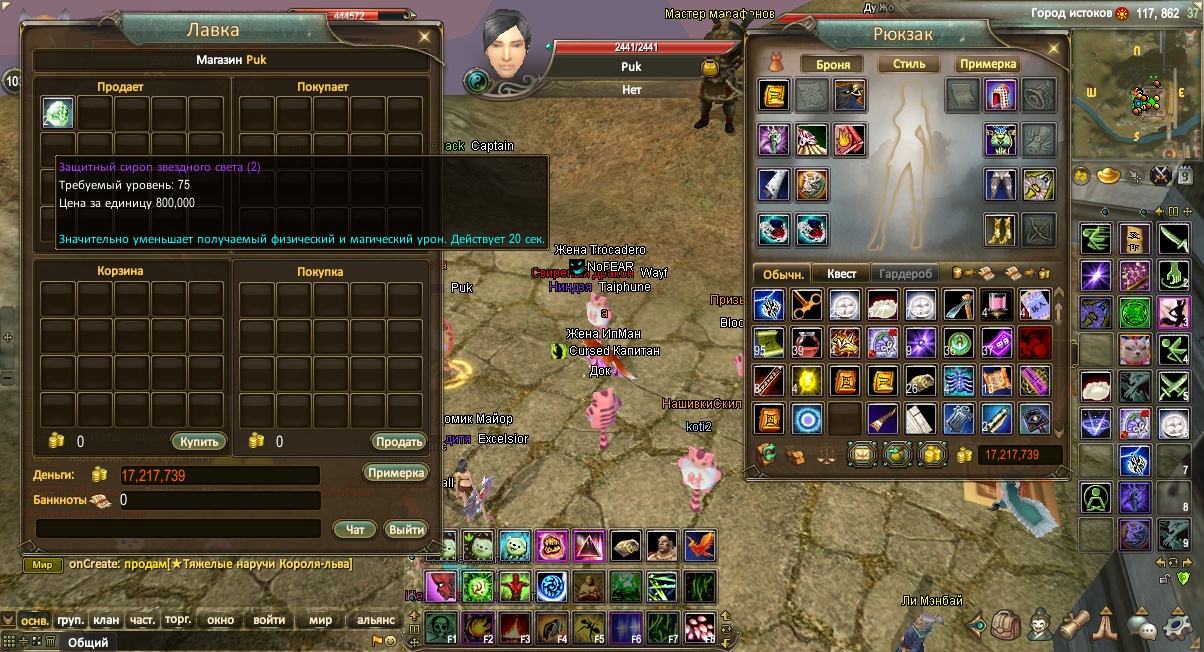
Task: Close the Лавка shop window
Action: [424, 36]
